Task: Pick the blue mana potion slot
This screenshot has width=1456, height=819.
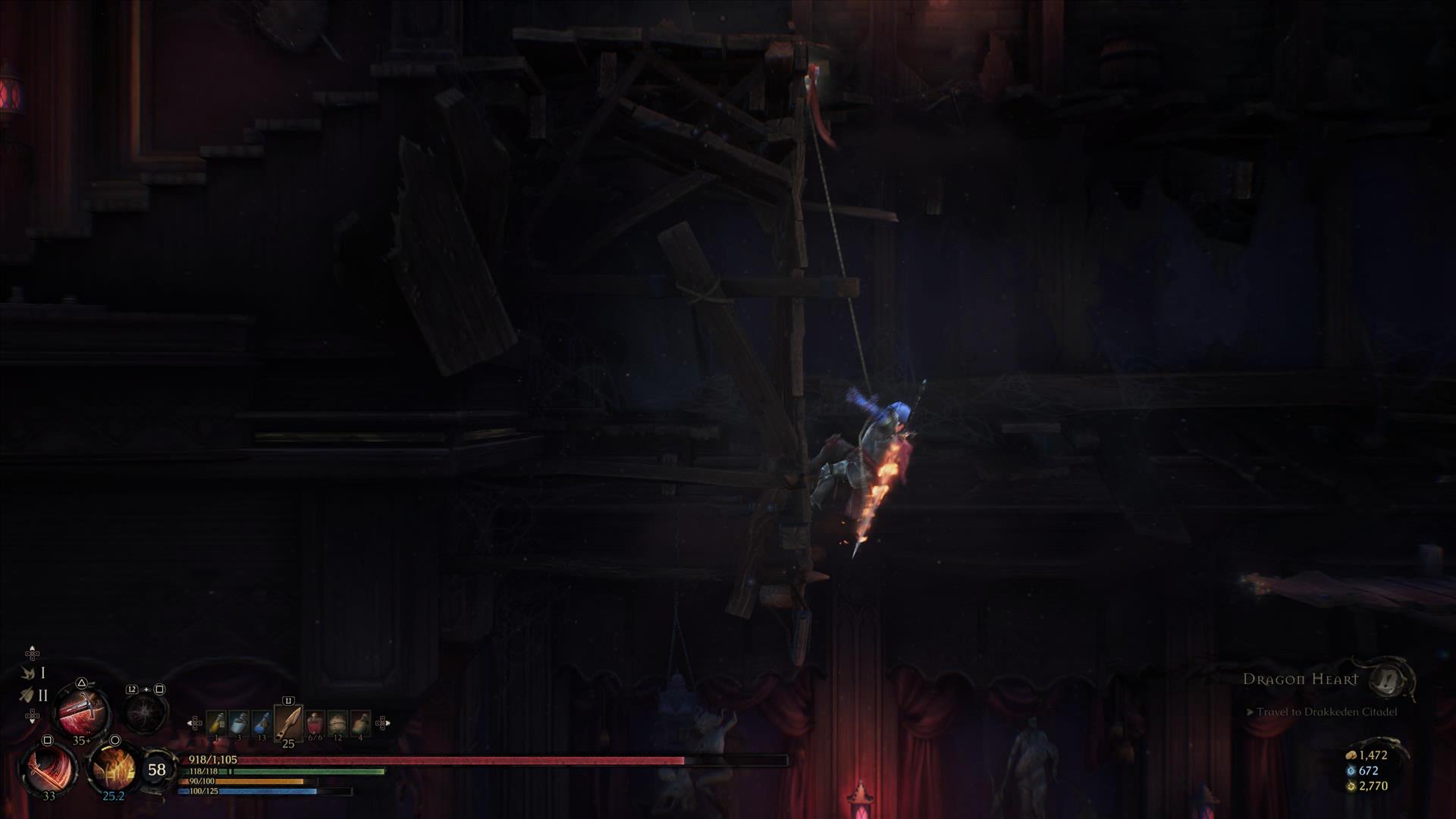Action: tap(262, 723)
